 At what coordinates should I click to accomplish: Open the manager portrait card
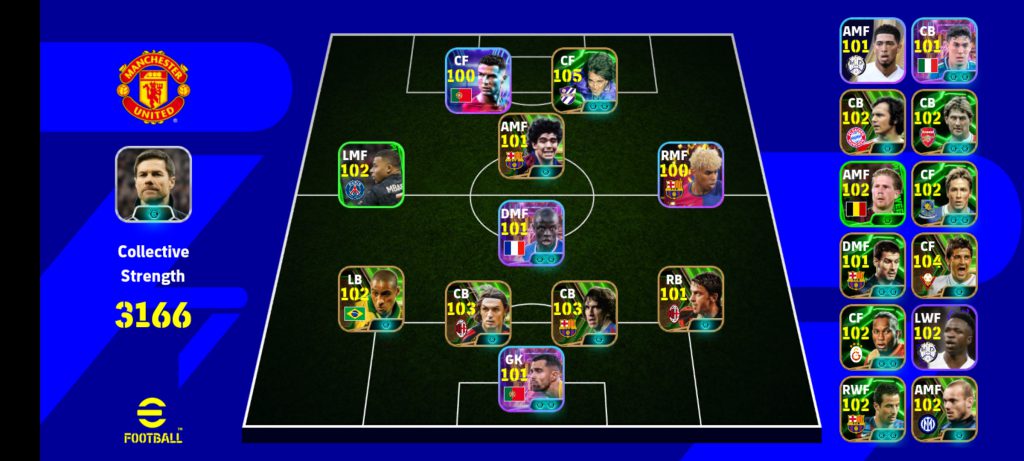click(x=153, y=184)
